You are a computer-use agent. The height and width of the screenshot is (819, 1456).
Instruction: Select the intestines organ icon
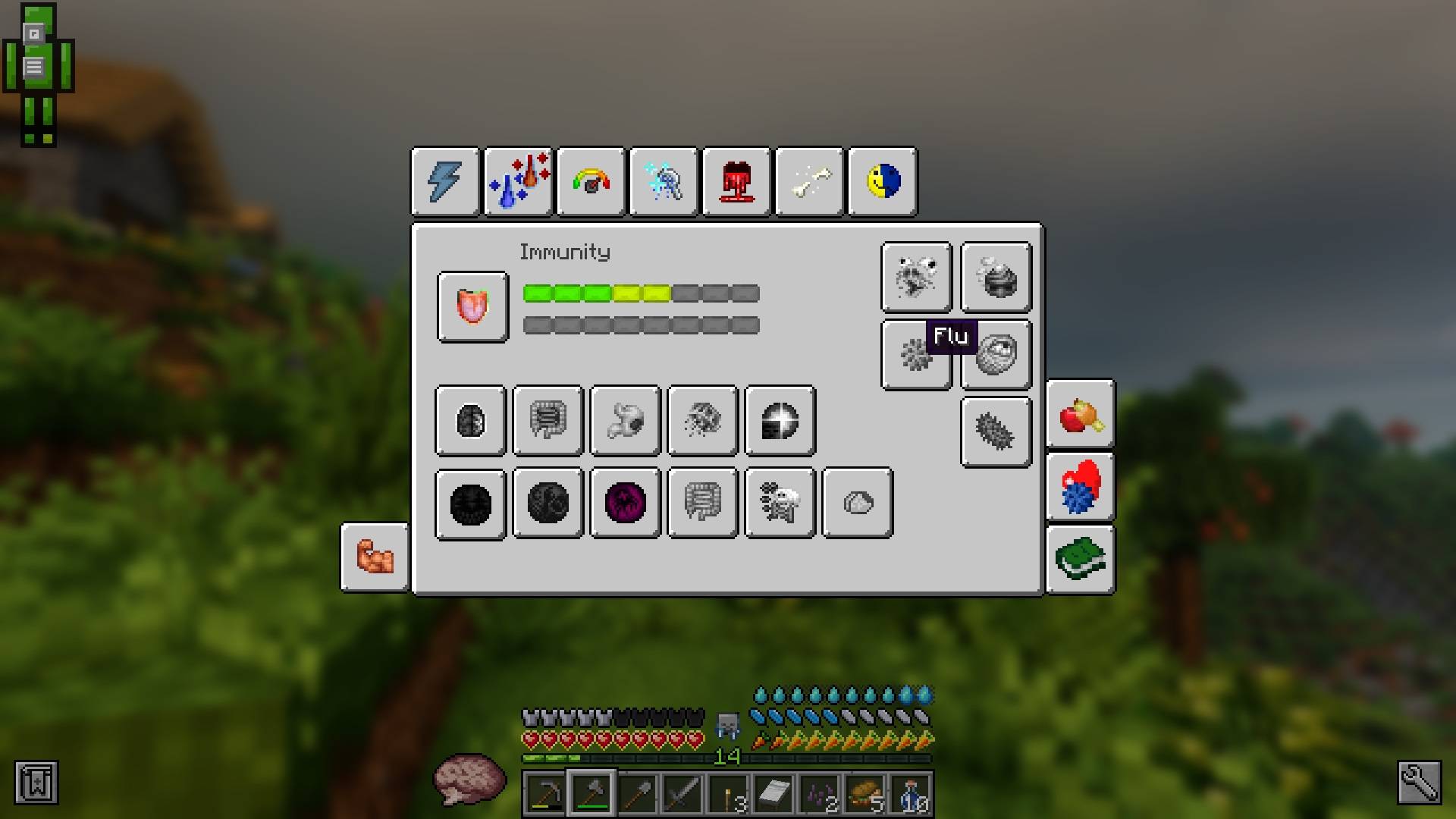[x=548, y=422]
